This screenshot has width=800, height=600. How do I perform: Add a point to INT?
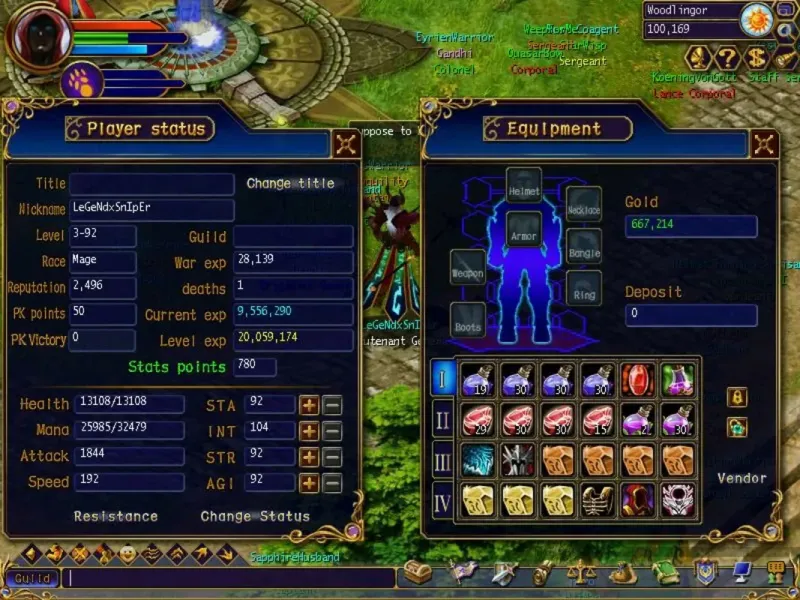[x=310, y=431]
